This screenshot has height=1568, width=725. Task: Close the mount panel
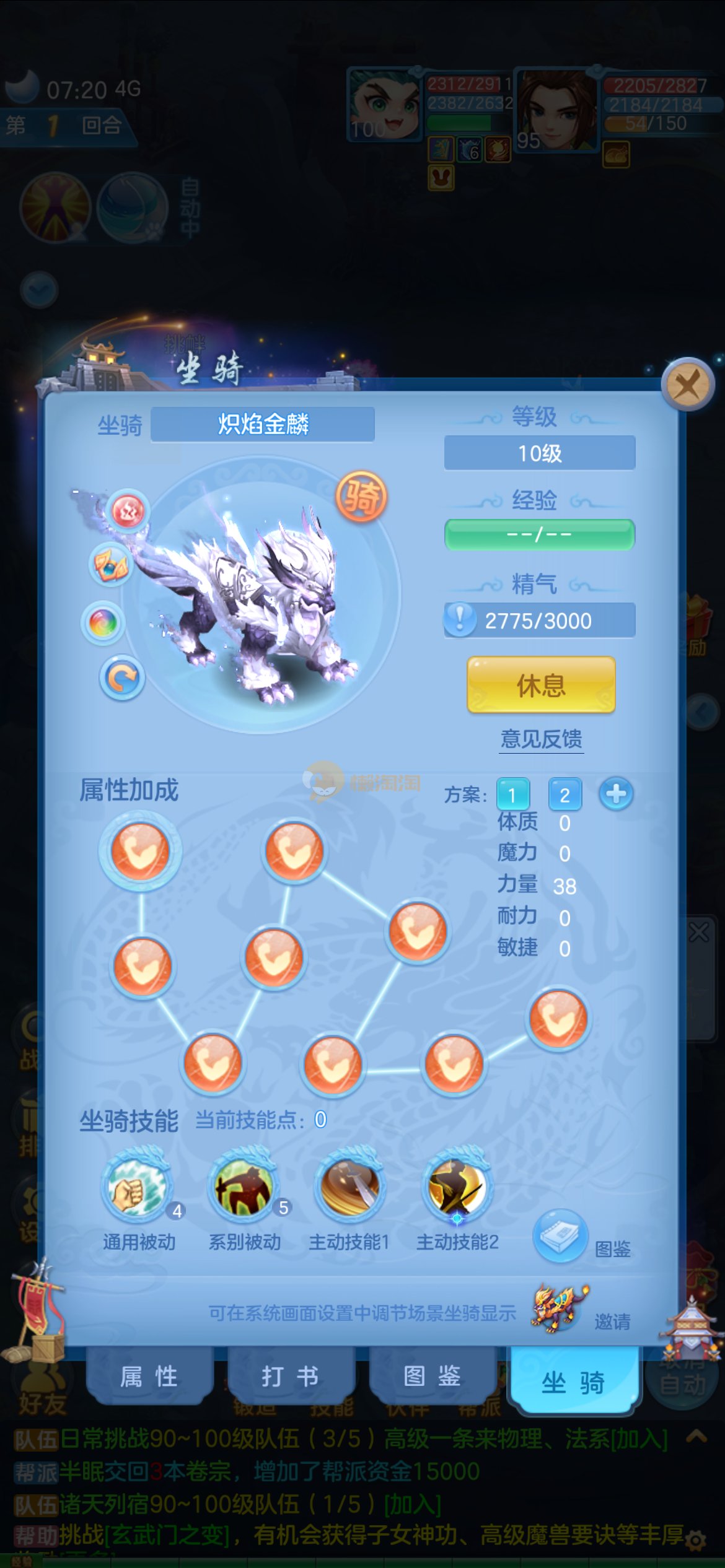click(687, 385)
